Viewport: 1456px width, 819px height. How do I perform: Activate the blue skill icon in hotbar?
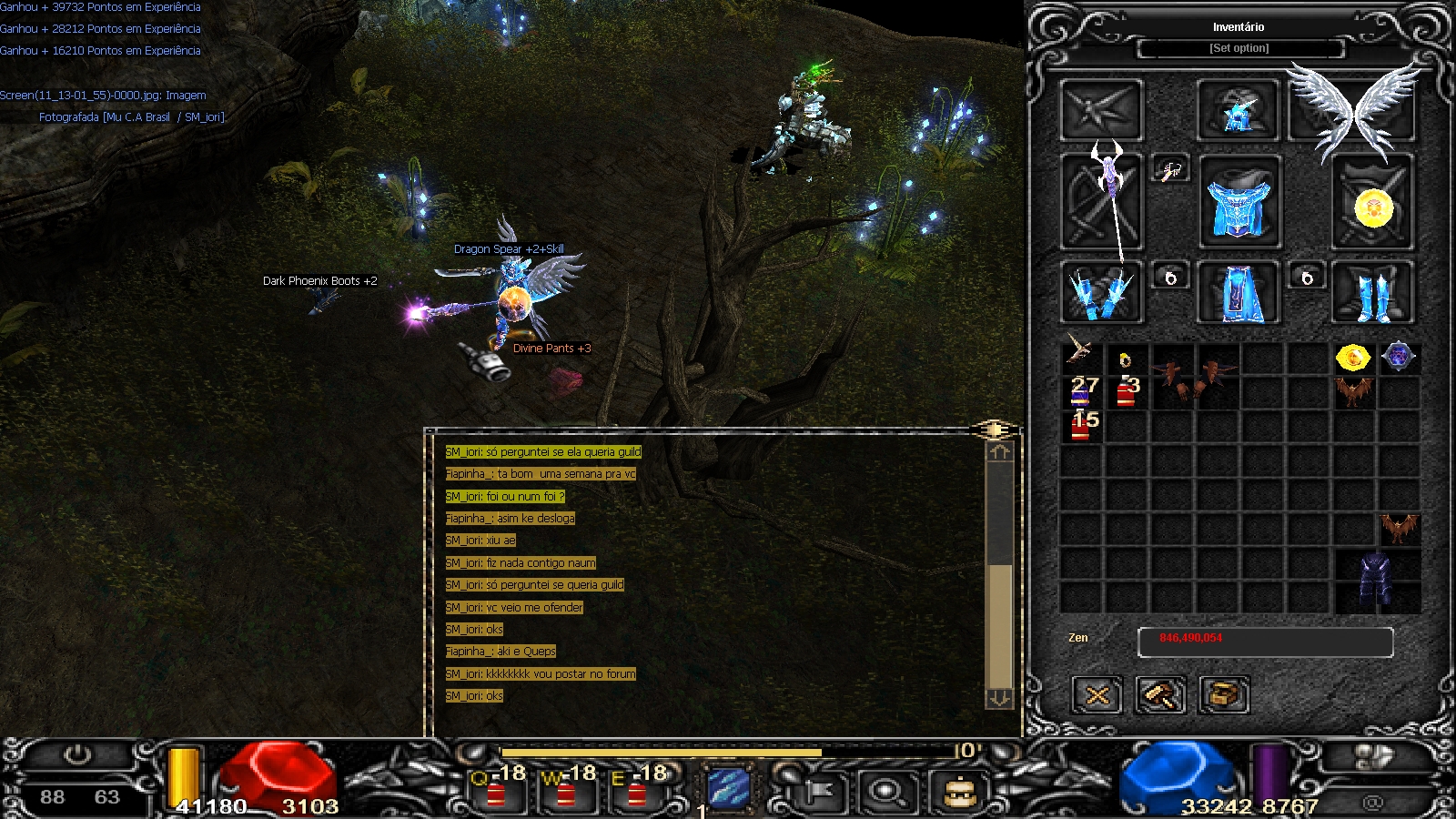tap(729, 788)
